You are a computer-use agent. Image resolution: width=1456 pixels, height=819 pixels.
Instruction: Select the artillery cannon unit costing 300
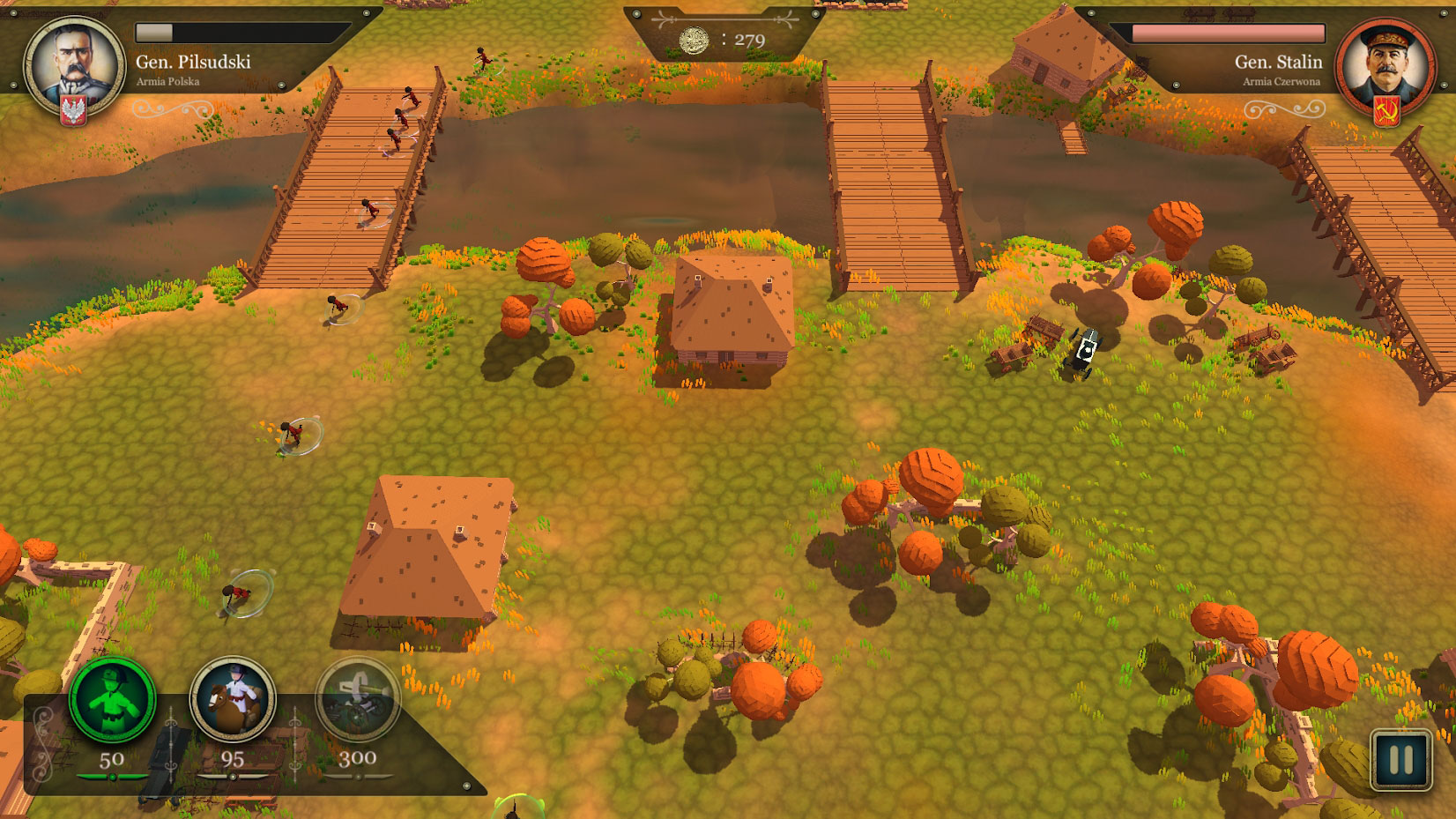coord(358,700)
